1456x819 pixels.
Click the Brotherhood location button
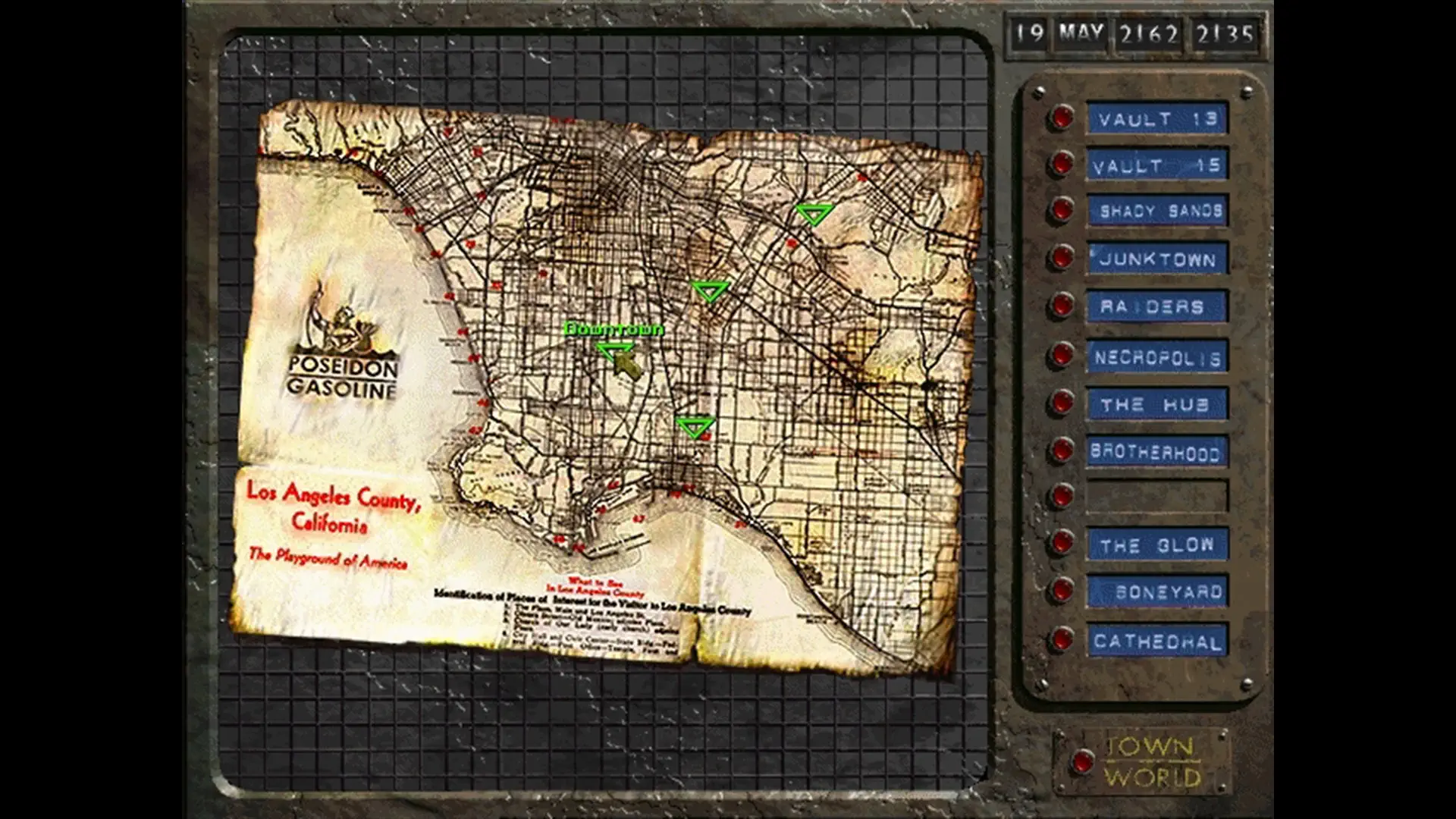tap(1157, 452)
